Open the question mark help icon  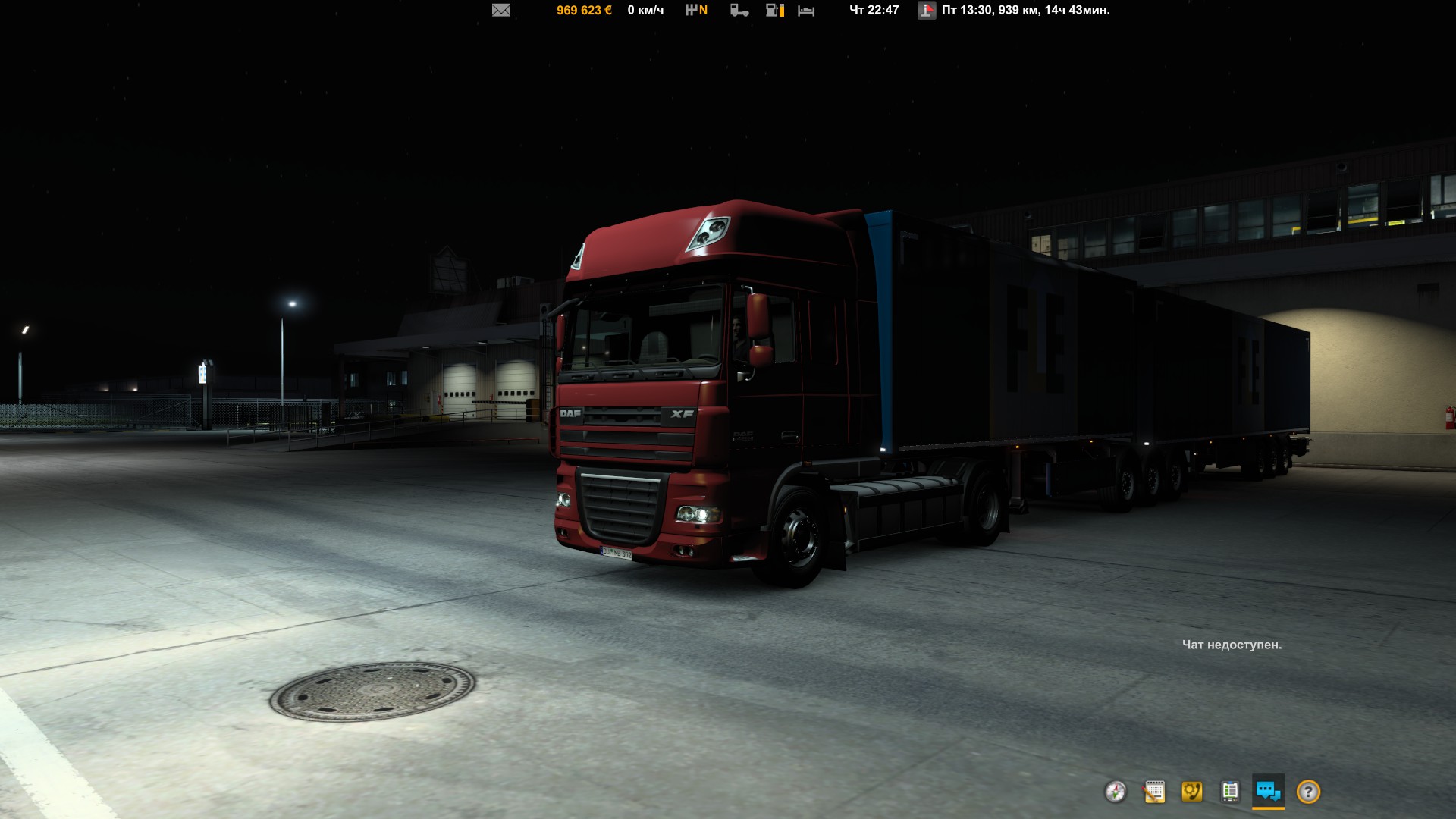point(1308,792)
